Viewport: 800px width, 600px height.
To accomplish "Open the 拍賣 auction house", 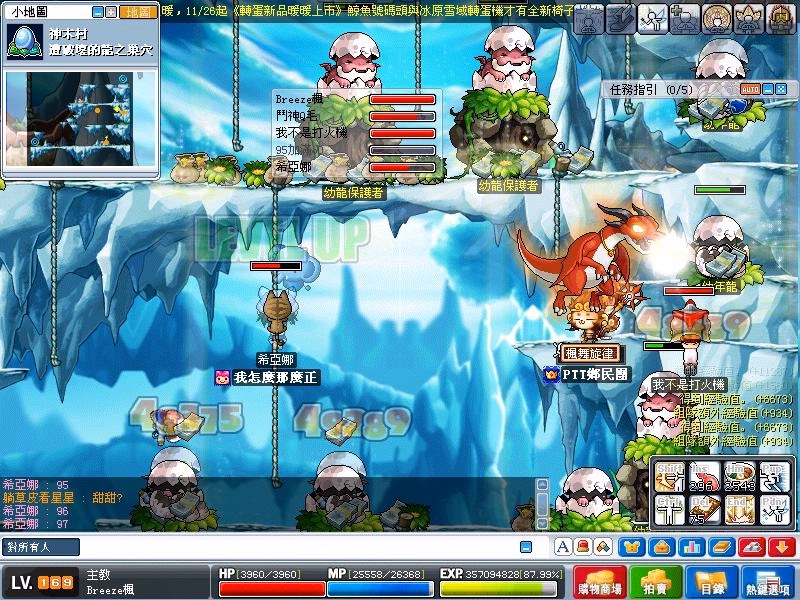I will point(656,582).
